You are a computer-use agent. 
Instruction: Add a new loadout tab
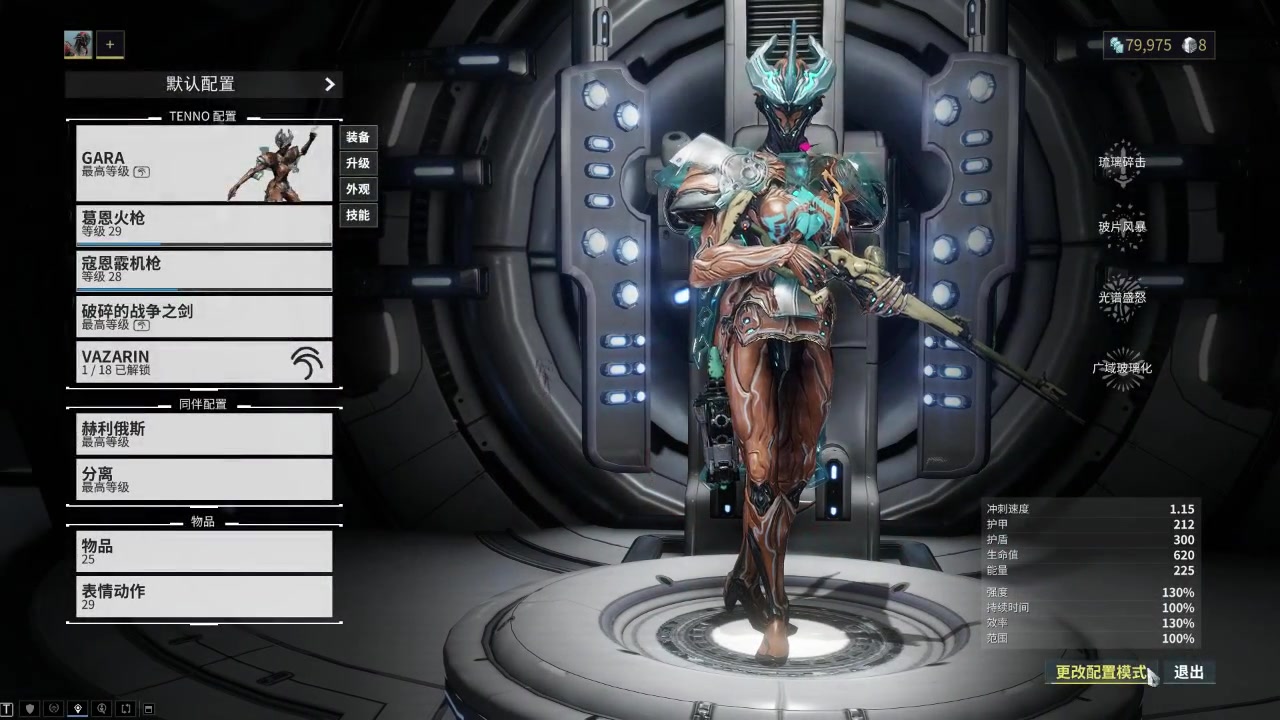pos(110,44)
